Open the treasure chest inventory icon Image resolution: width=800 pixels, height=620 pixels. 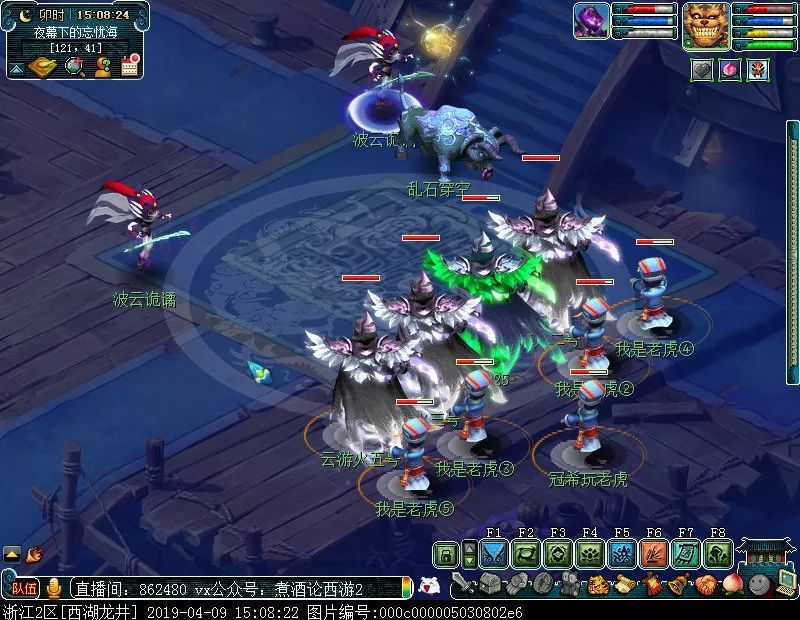[489, 584]
